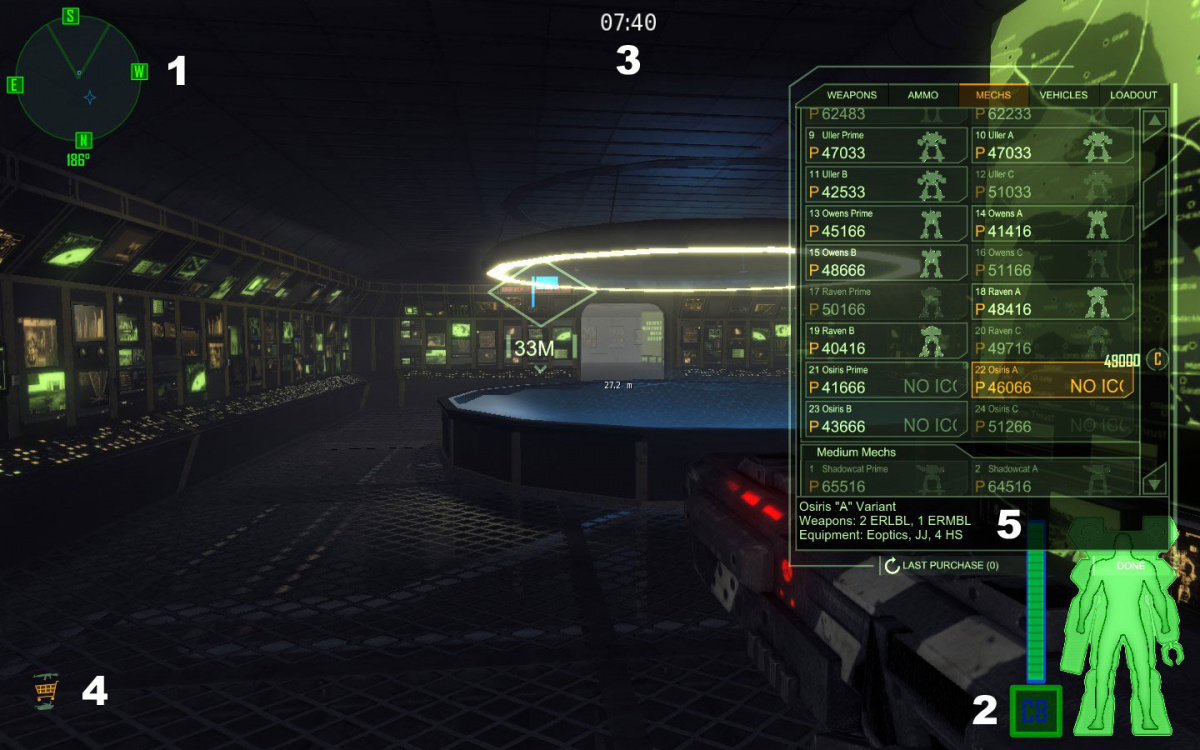Buy the Uller Prime mech
This screenshot has height=750, width=1200.
click(886, 145)
